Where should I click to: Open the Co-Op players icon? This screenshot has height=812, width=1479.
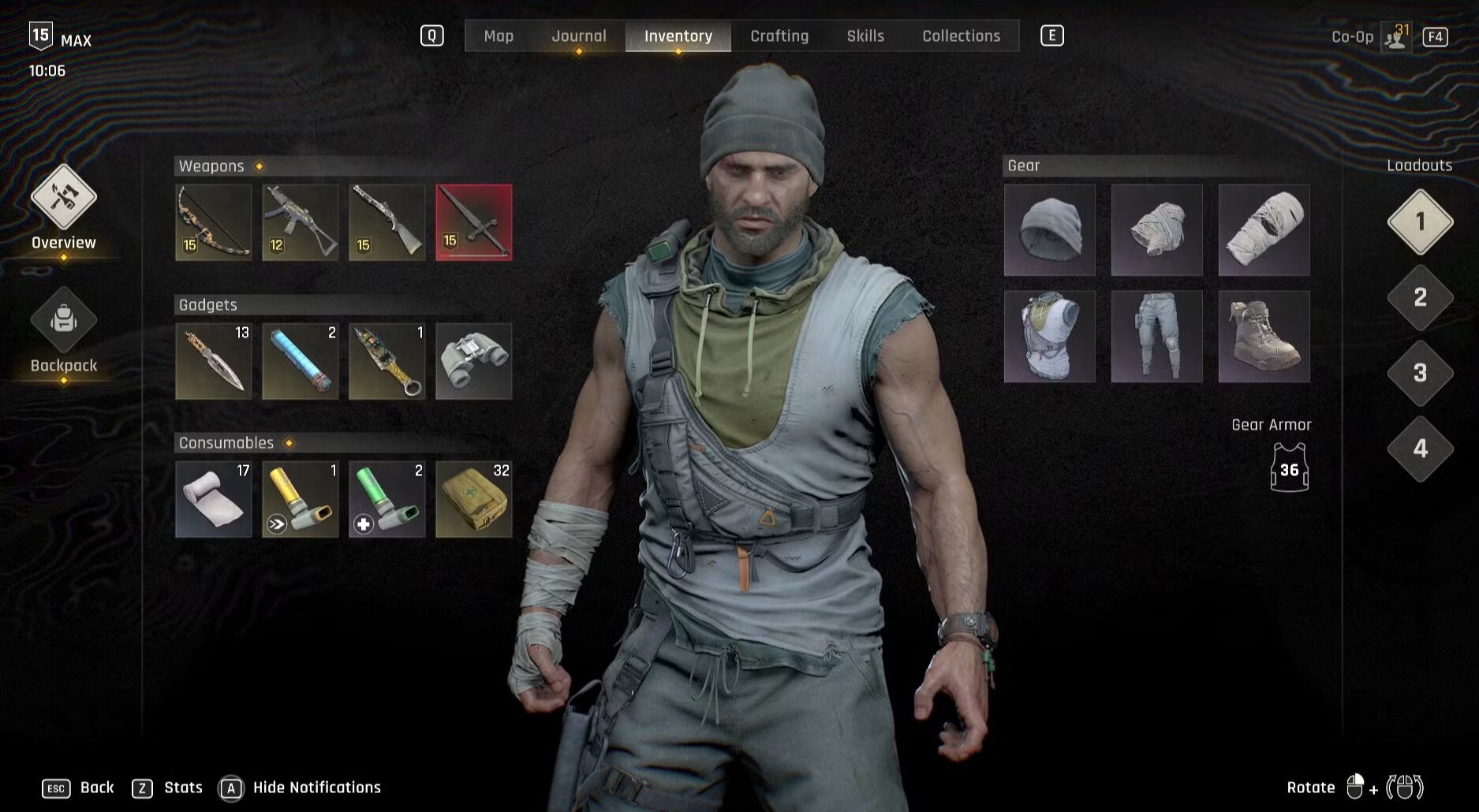click(x=1395, y=37)
